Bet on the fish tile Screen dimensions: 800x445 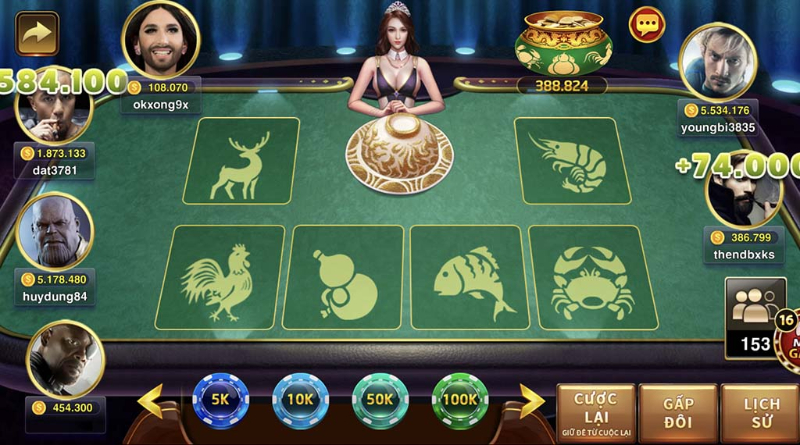pyautogui.click(x=468, y=277)
